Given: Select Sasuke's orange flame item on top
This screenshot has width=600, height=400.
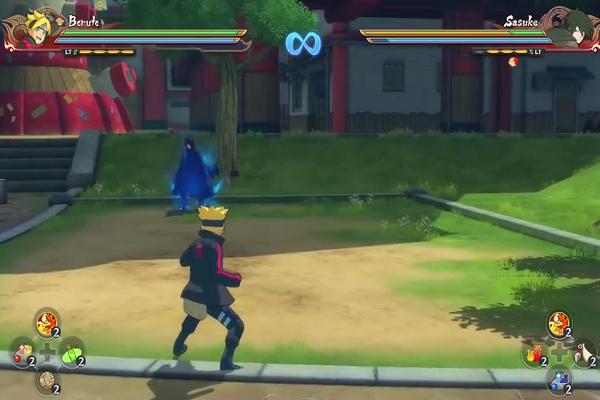Looking at the screenshot, I should pyautogui.click(x=558, y=322).
